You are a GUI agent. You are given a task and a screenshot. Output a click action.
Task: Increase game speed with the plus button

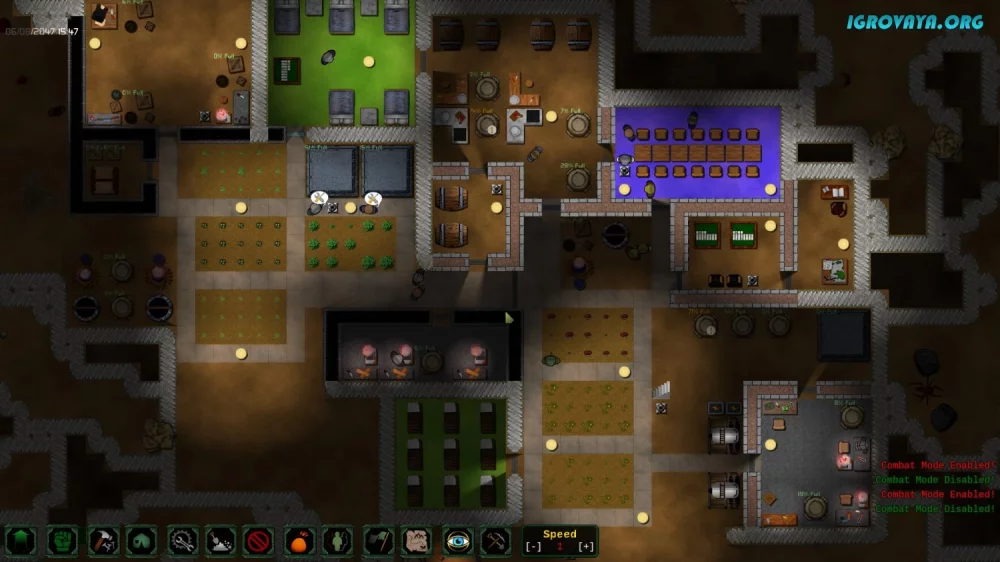(587, 547)
